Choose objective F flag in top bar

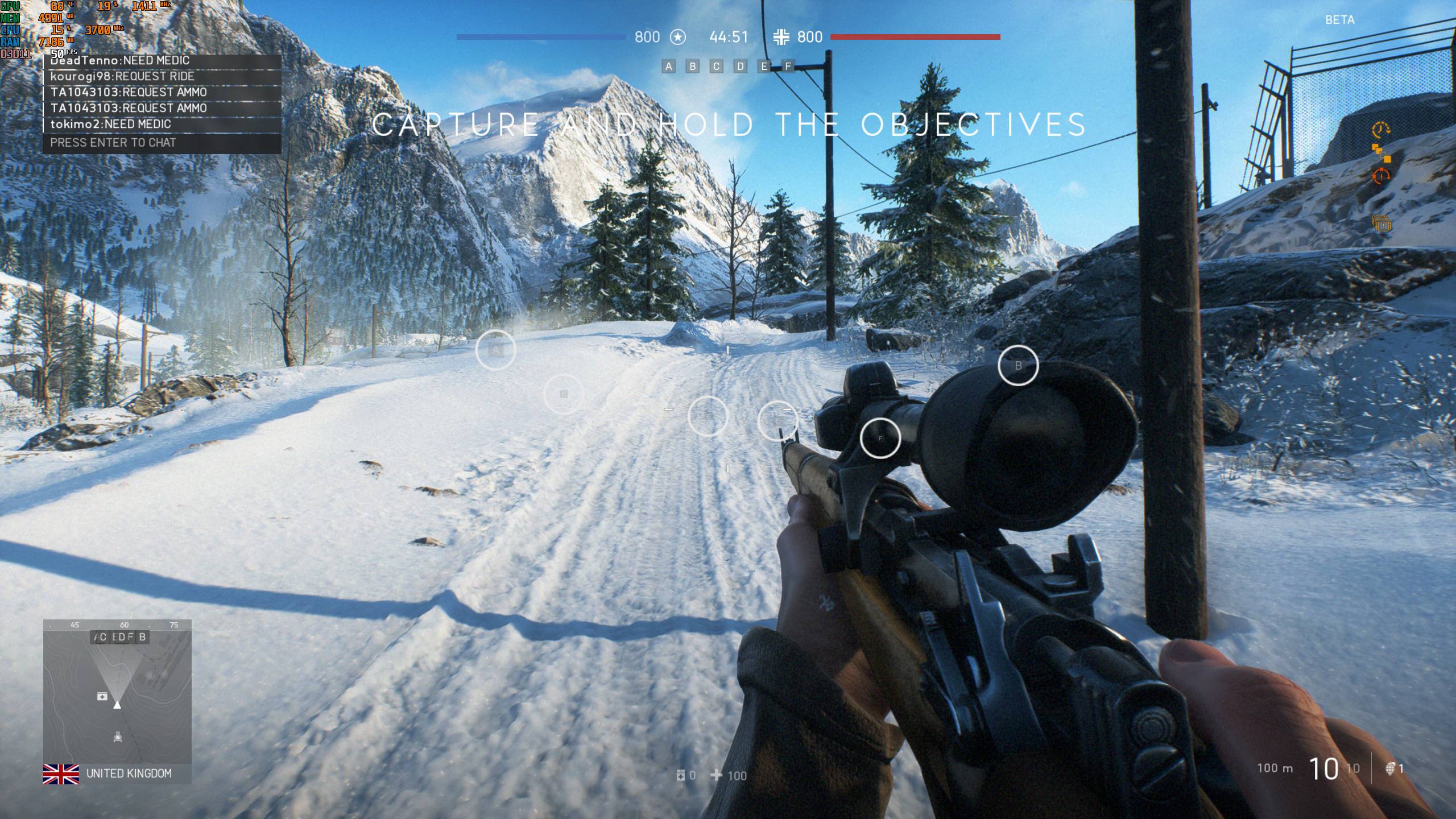pos(788,67)
